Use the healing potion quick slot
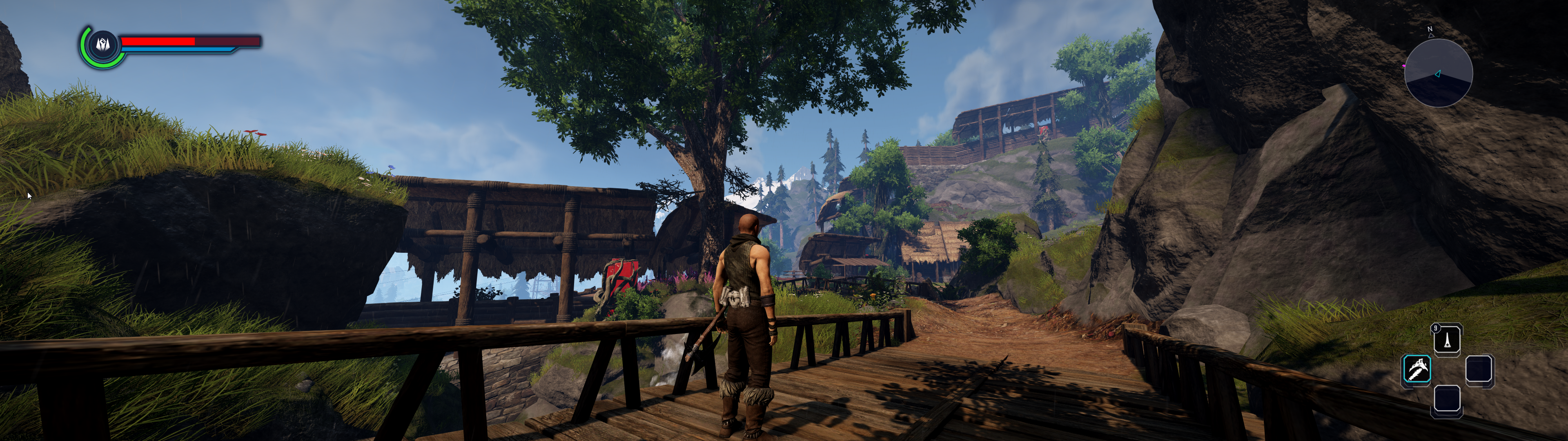 1447,340
